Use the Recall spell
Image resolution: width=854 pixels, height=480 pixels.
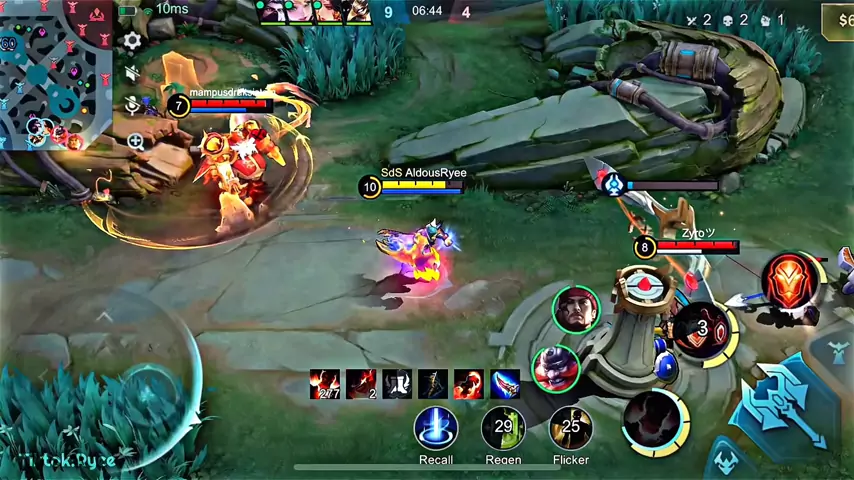point(436,427)
